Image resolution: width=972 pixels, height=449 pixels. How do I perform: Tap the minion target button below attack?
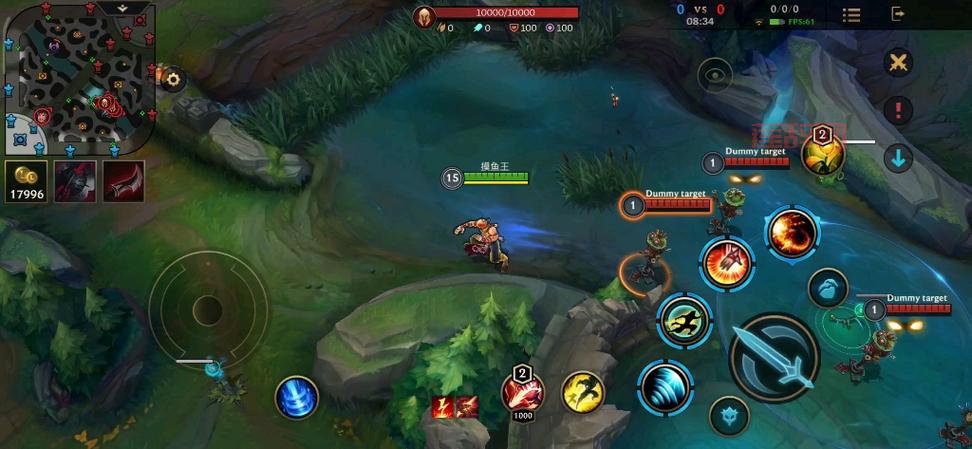729,416
